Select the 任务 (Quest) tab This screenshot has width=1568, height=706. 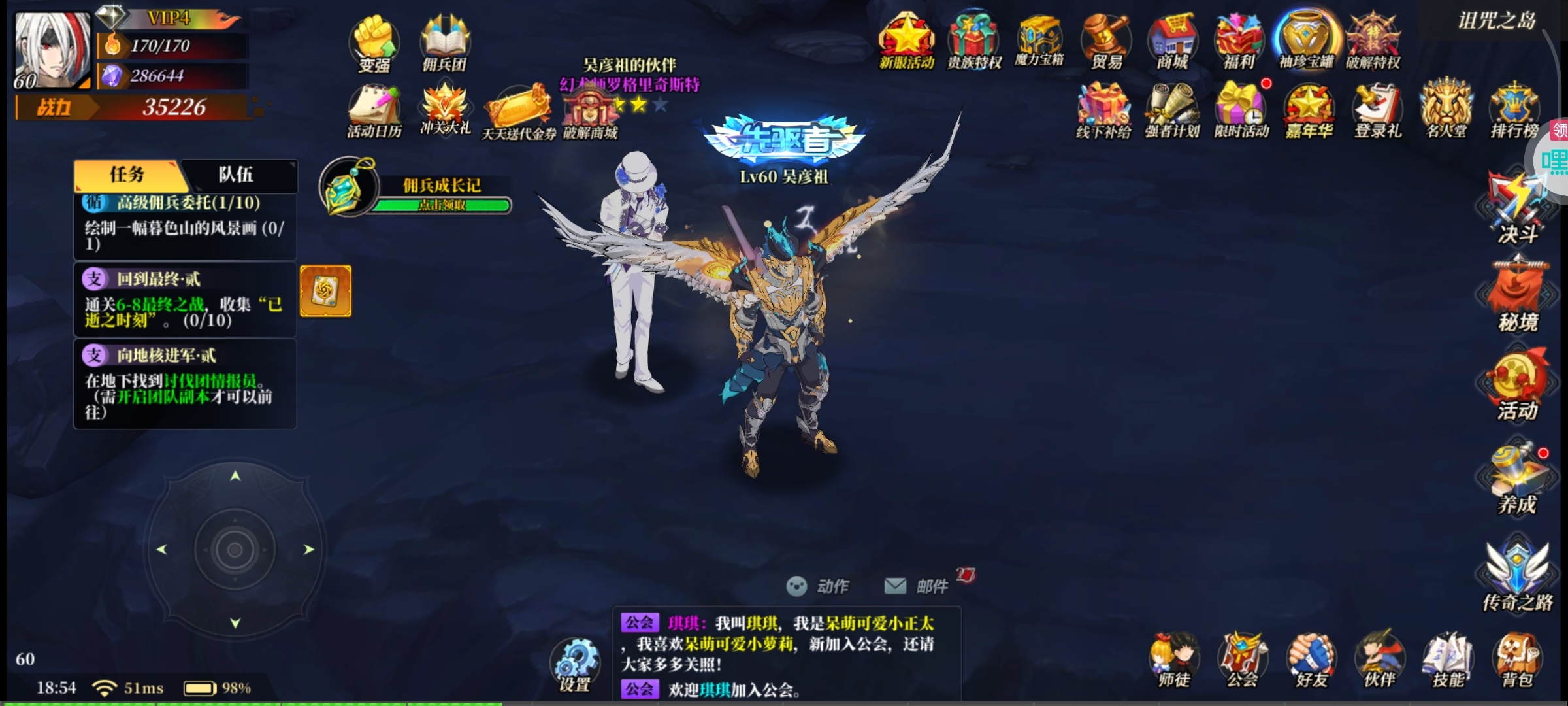pyautogui.click(x=128, y=176)
